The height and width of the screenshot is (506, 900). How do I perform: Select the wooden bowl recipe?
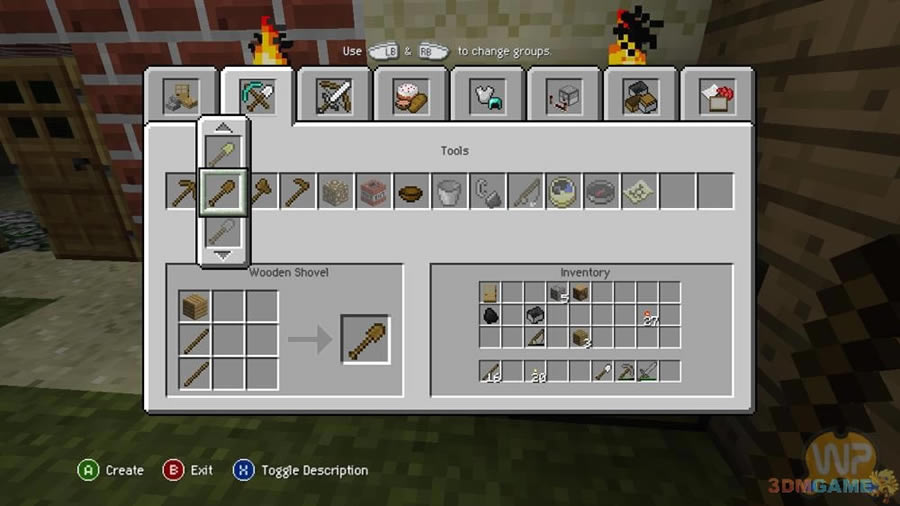pyautogui.click(x=411, y=192)
